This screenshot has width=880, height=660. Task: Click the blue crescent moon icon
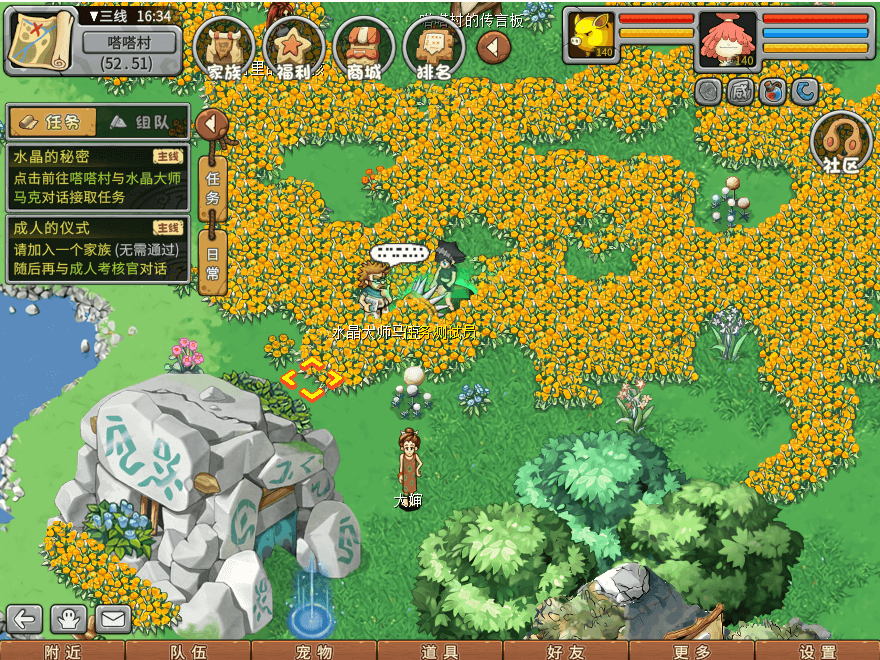pos(804,92)
